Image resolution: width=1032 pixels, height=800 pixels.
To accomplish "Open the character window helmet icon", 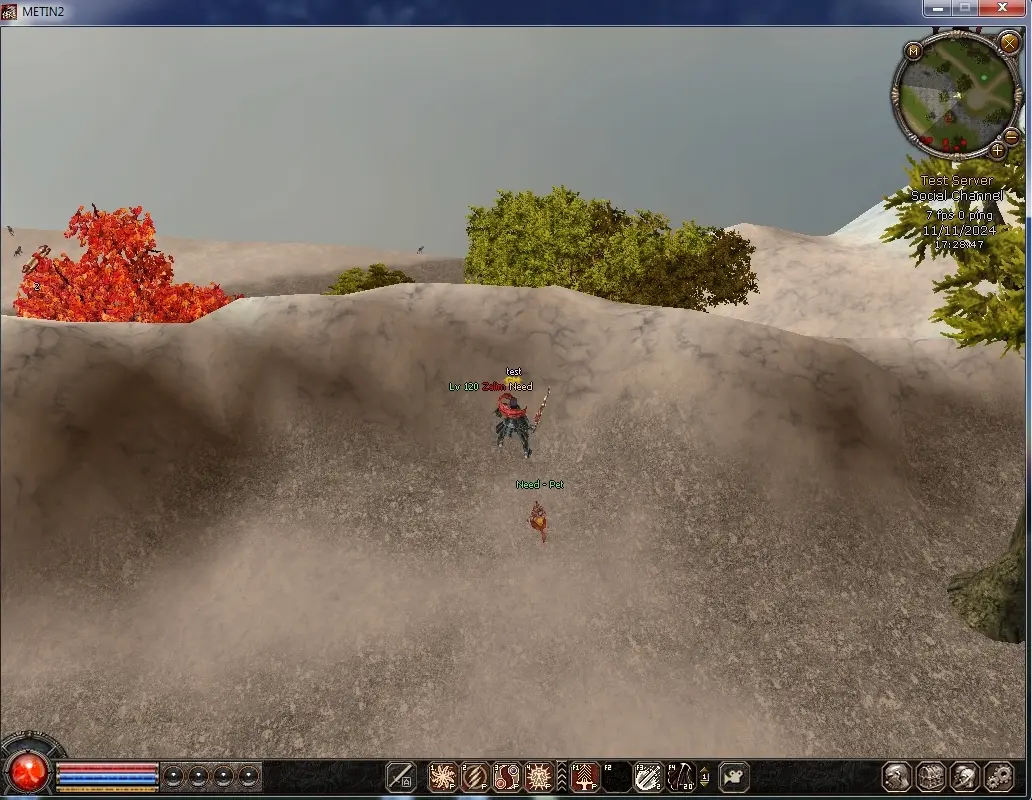I will point(897,776).
